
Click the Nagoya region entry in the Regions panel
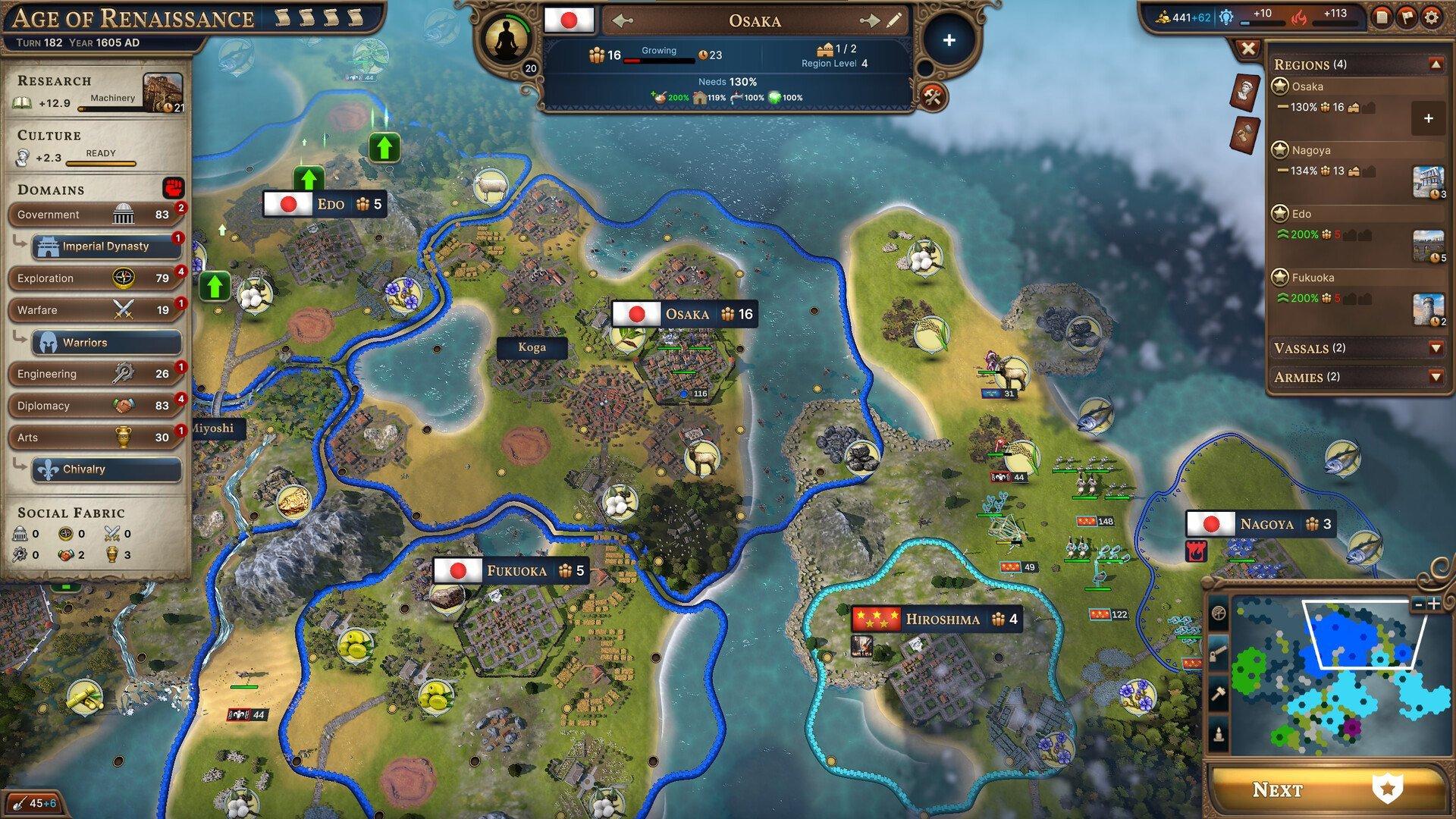pyautogui.click(x=1313, y=150)
